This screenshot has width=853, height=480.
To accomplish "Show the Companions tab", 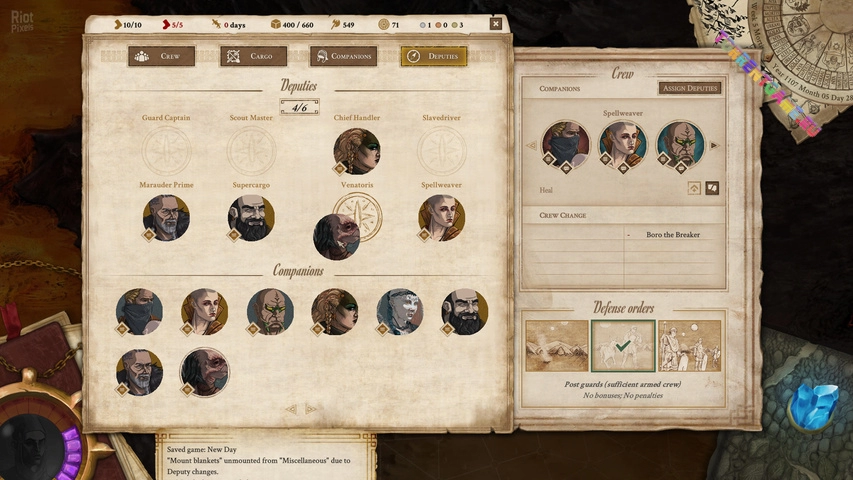I will (343, 56).
